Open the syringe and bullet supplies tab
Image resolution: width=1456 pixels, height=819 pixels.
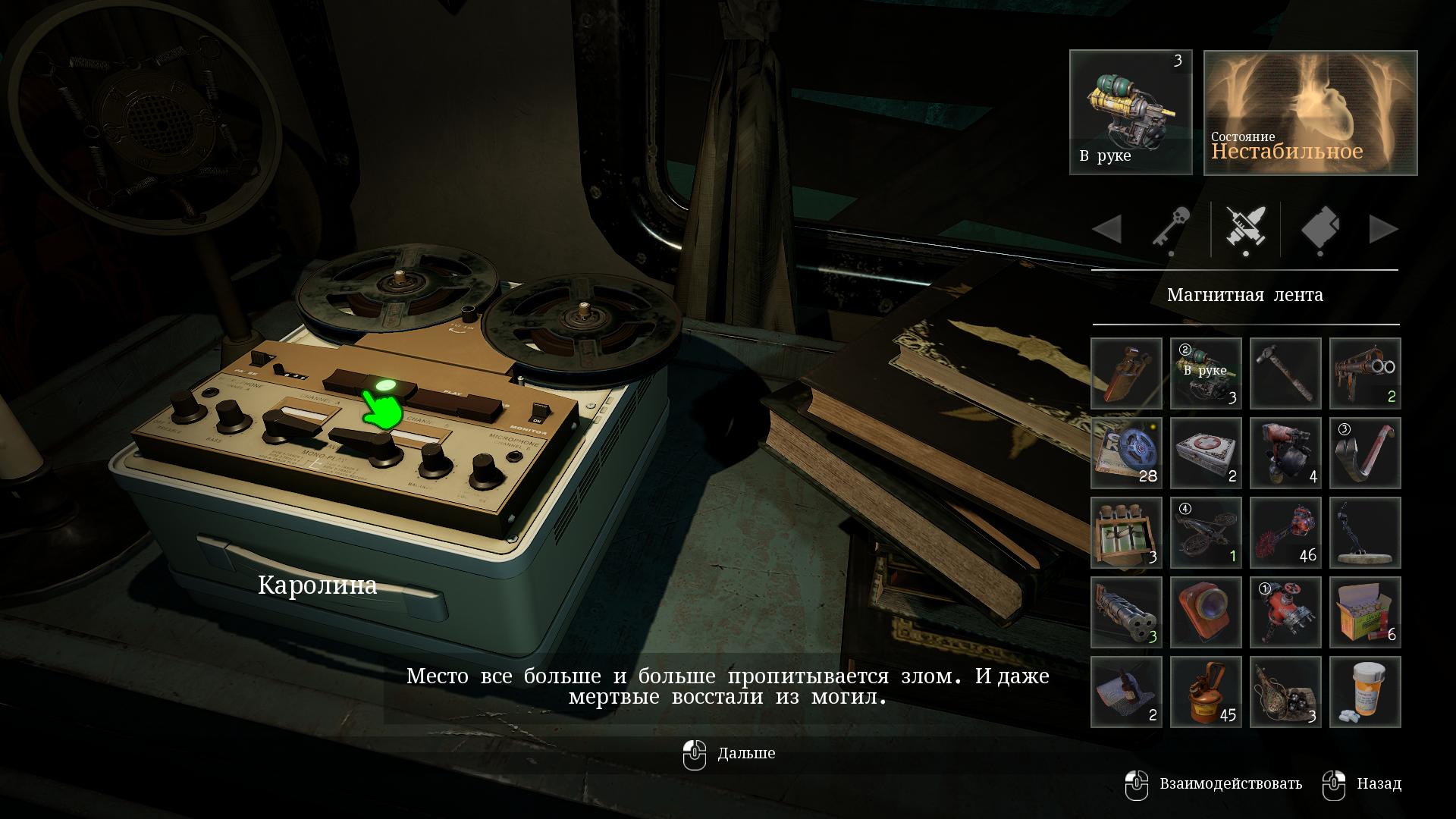(x=1246, y=228)
